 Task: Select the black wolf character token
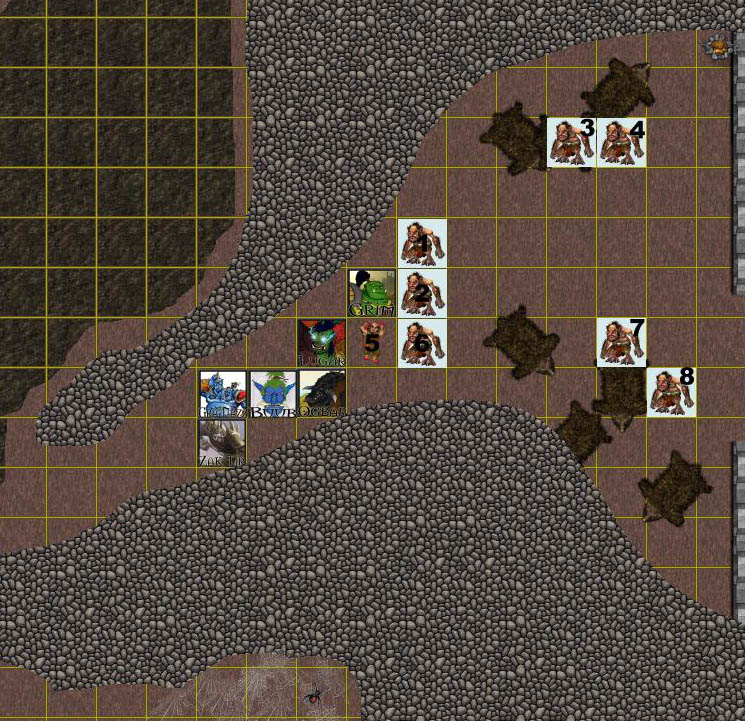(x=322, y=393)
